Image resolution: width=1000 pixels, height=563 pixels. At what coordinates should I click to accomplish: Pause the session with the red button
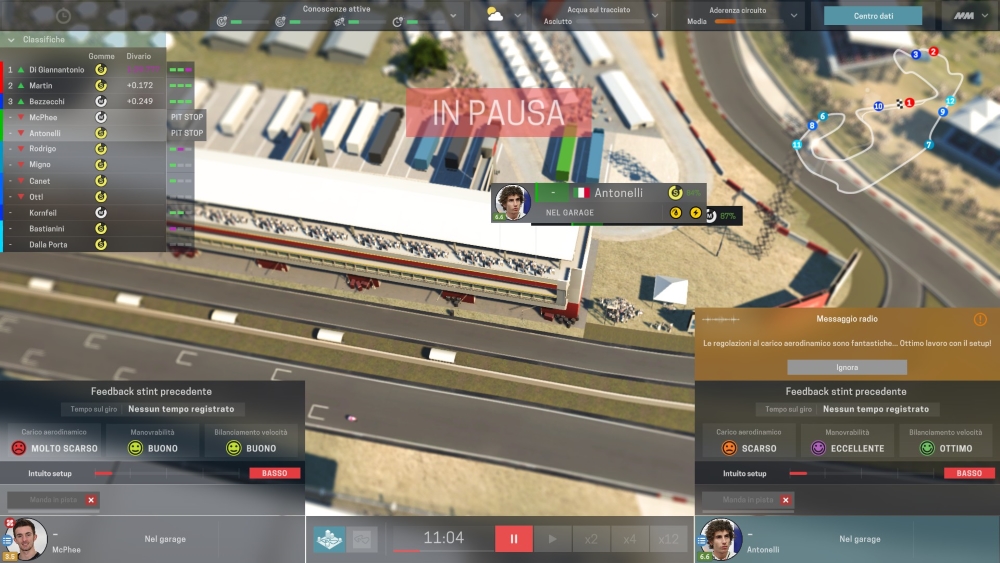point(514,539)
